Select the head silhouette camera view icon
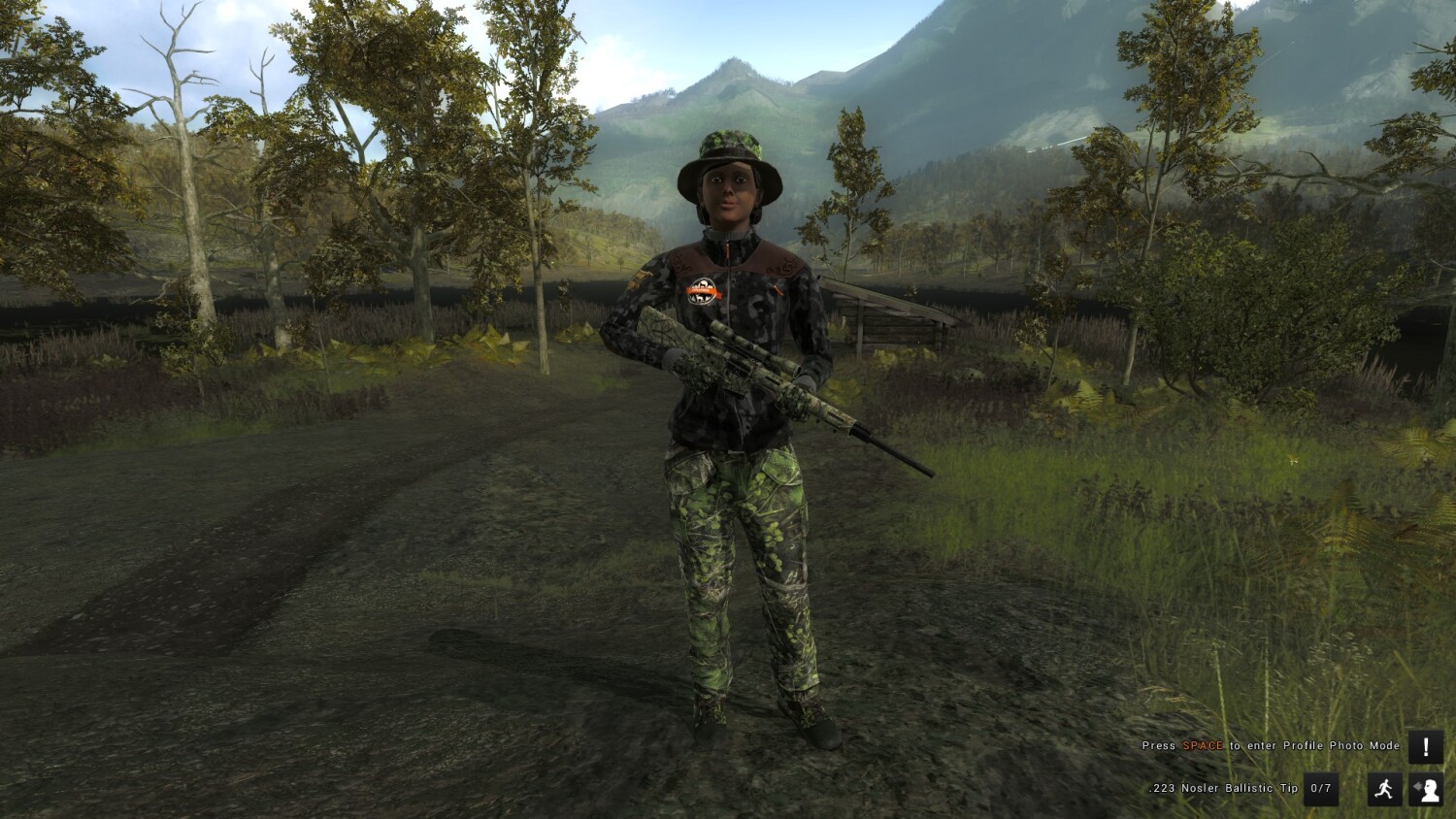This screenshot has width=1456, height=819. [x=1425, y=789]
